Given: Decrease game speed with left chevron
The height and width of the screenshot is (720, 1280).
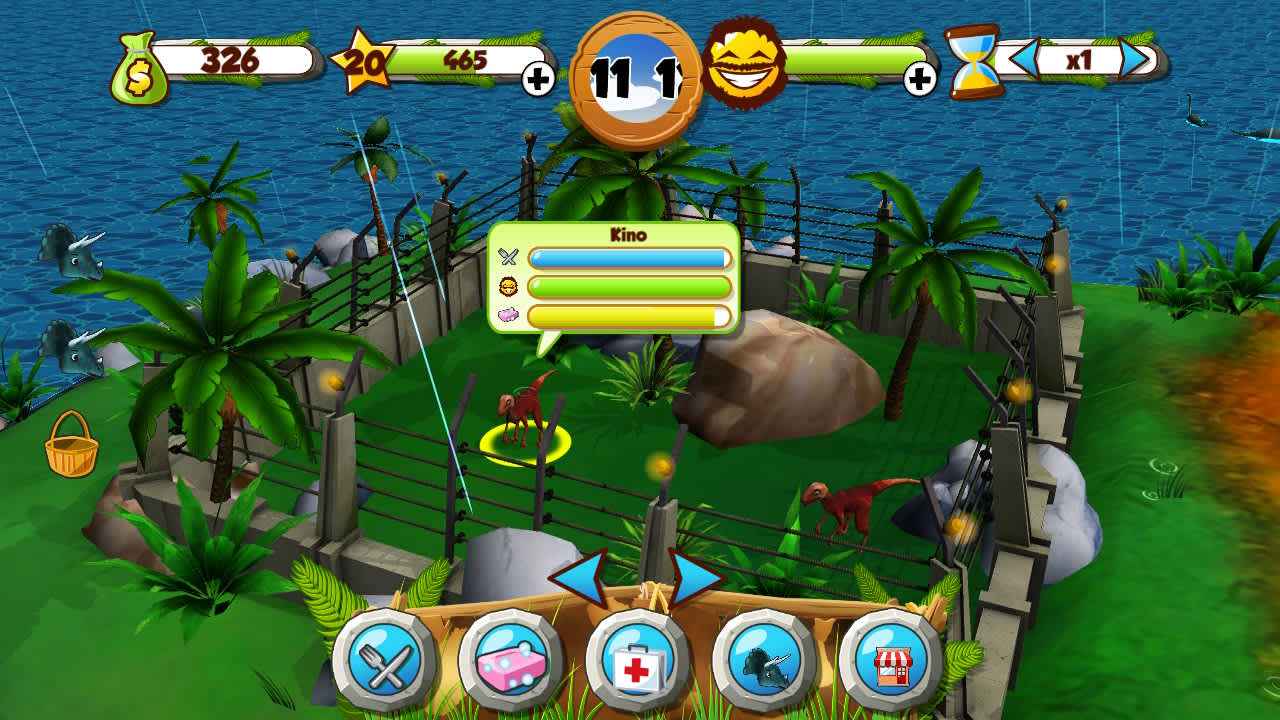Looking at the screenshot, I should pyautogui.click(x=1023, y=60).
